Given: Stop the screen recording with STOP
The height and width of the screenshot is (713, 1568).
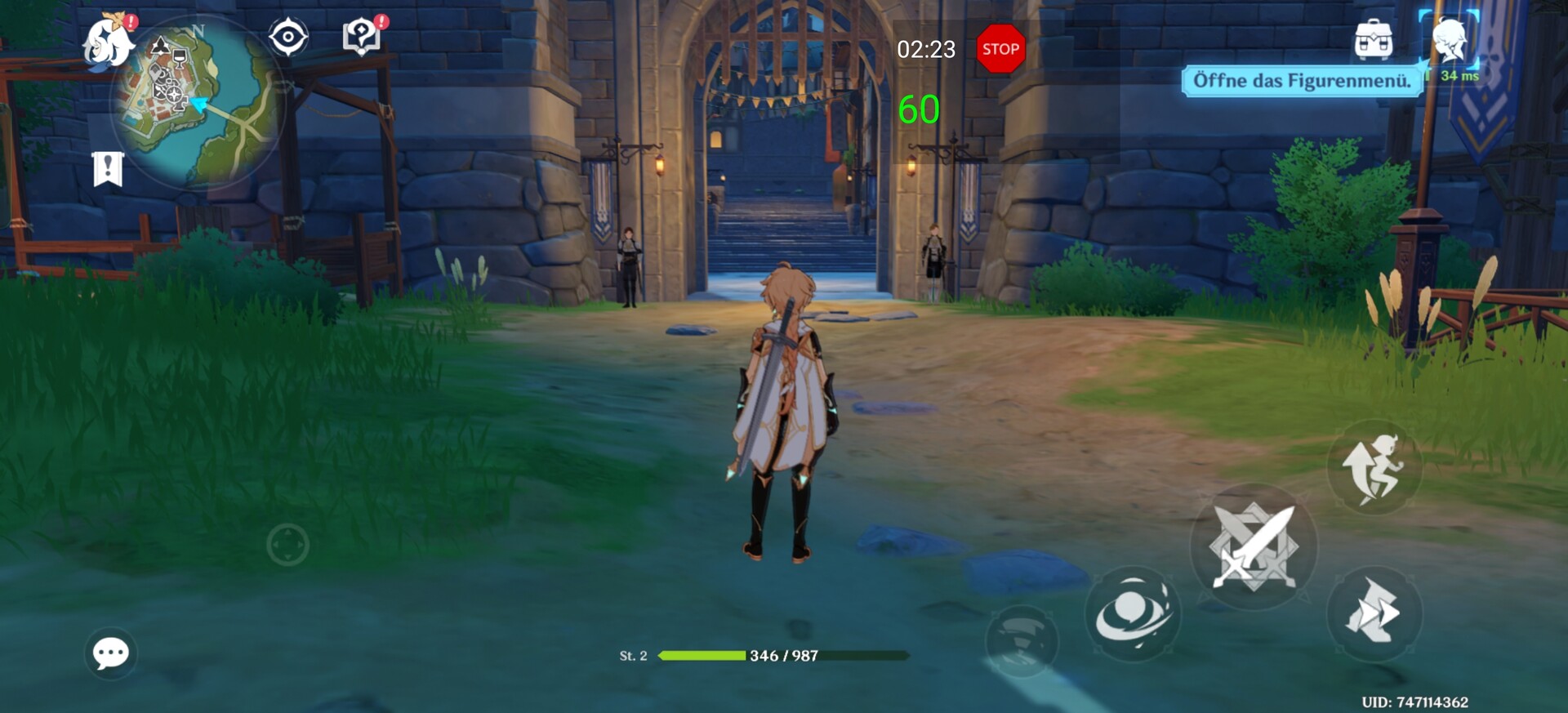Looking at the screenshot, I should [1000, 49].
